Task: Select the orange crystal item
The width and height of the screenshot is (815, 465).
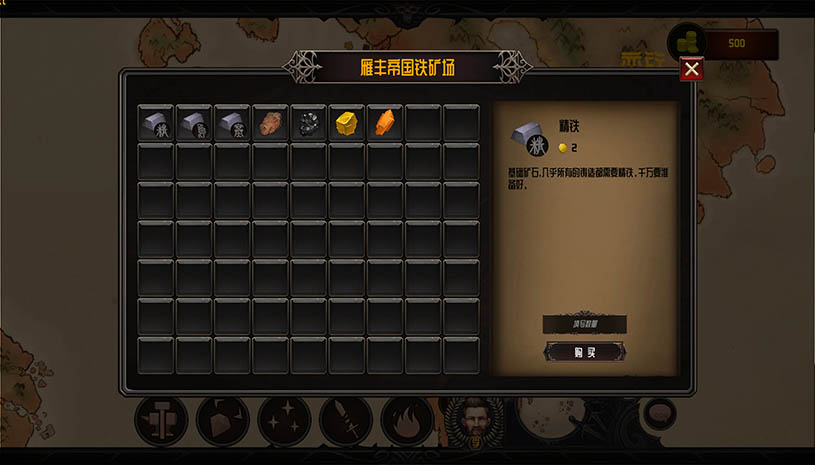Action: 385,123
